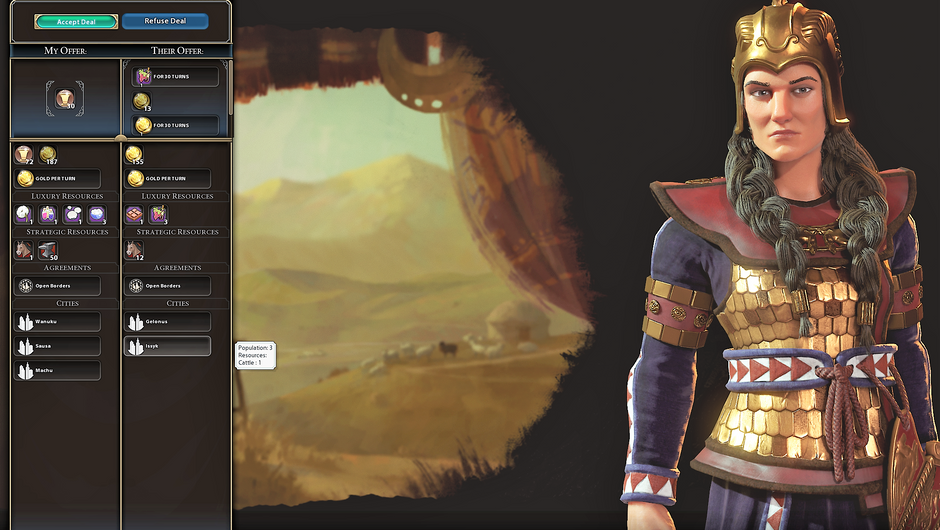Offer the city of Wanuku

pos(57,322)
